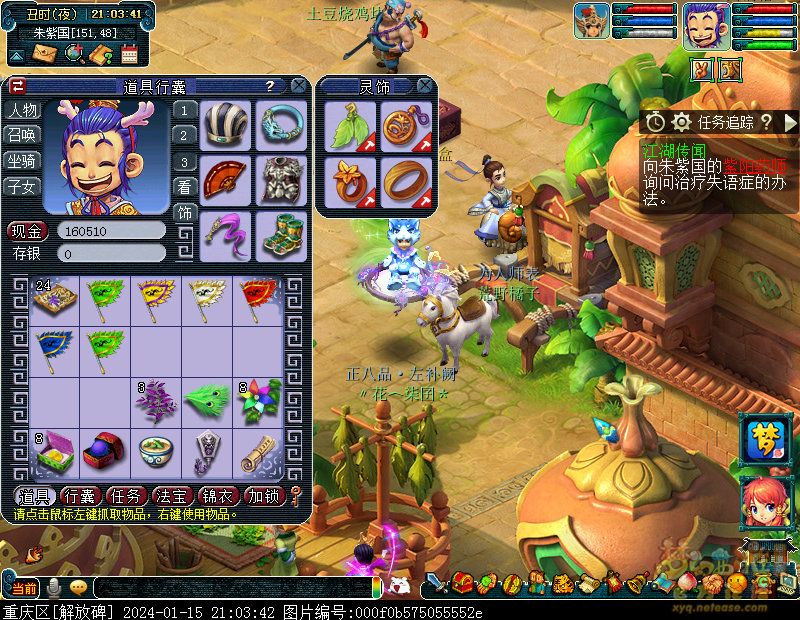The width and height of the screenshot is (800, 620).
Task: Open the 任务追踪 settings gear
Action: click(682, 122)
